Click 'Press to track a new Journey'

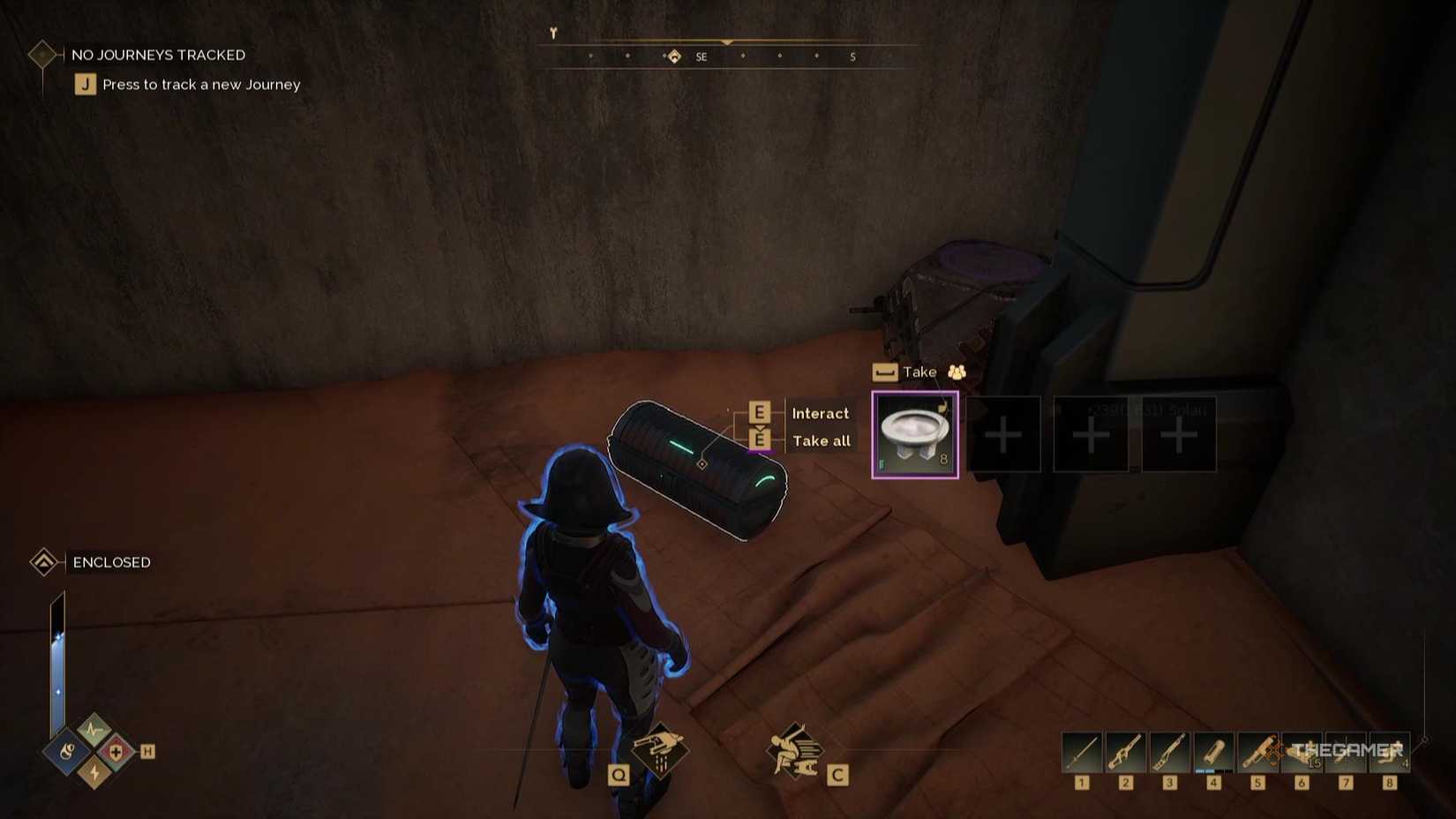pyautogui.click(x=199, y=84)
